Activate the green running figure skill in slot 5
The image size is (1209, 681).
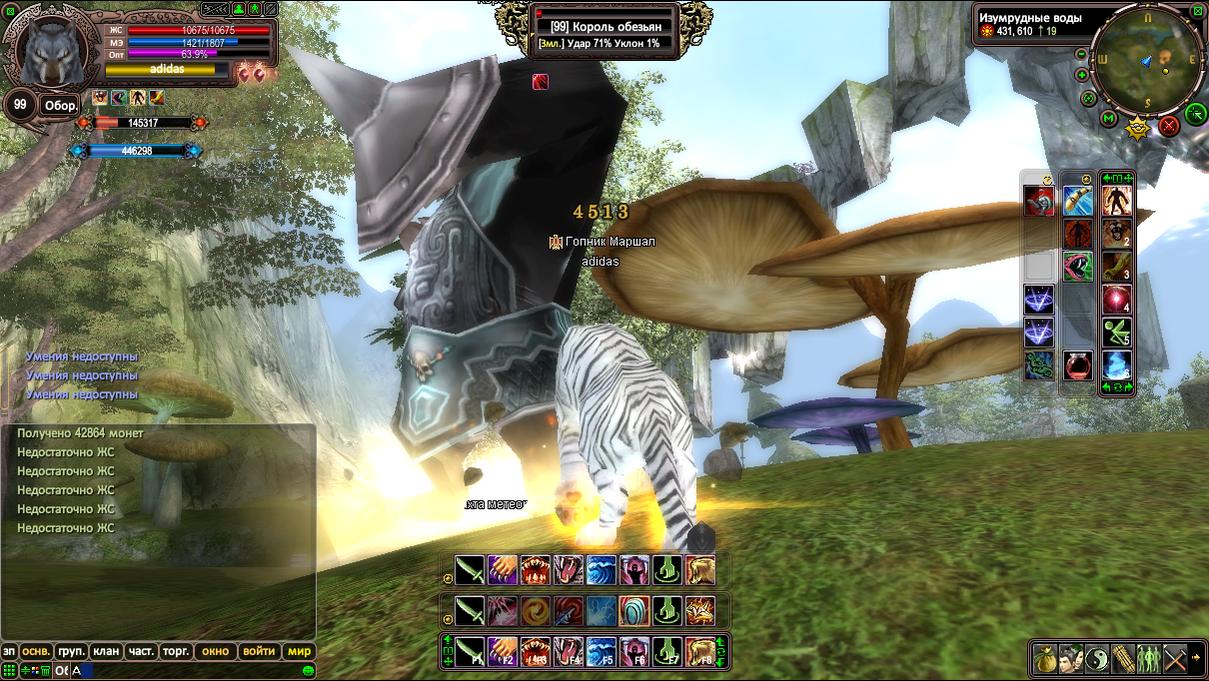pyautogui.click(x=1115, y=332)
